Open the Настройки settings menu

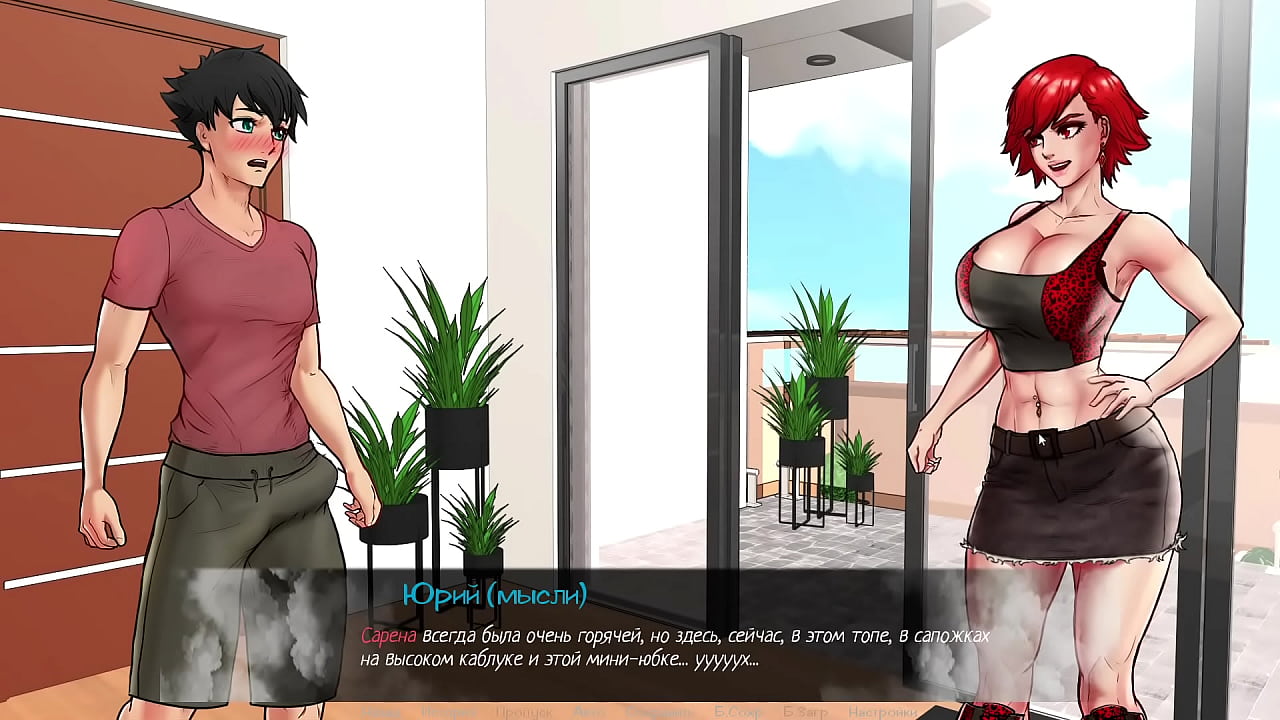pos(879,712)
